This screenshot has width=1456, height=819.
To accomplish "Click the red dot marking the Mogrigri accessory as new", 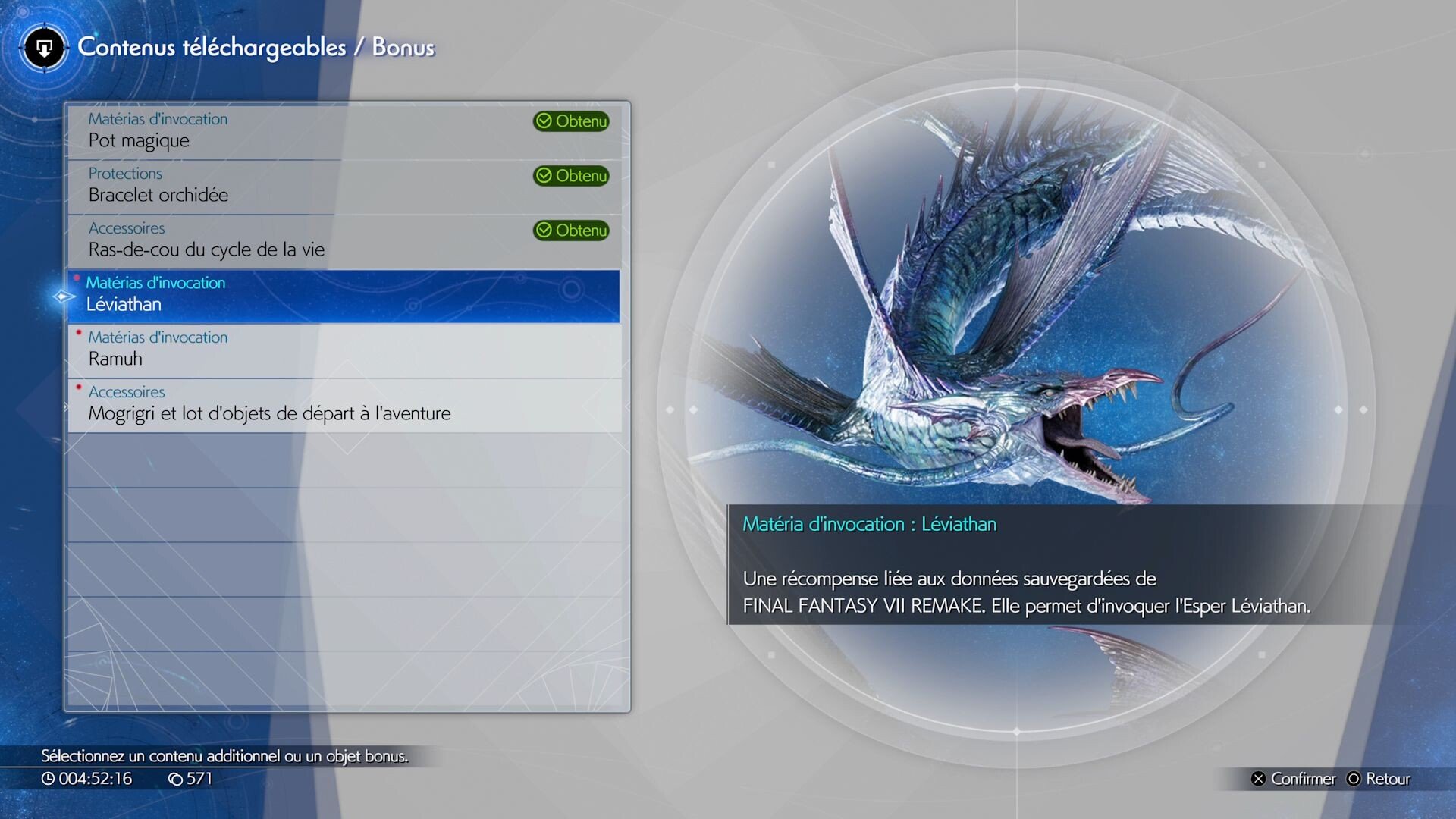I will click(x=77, y=386).
